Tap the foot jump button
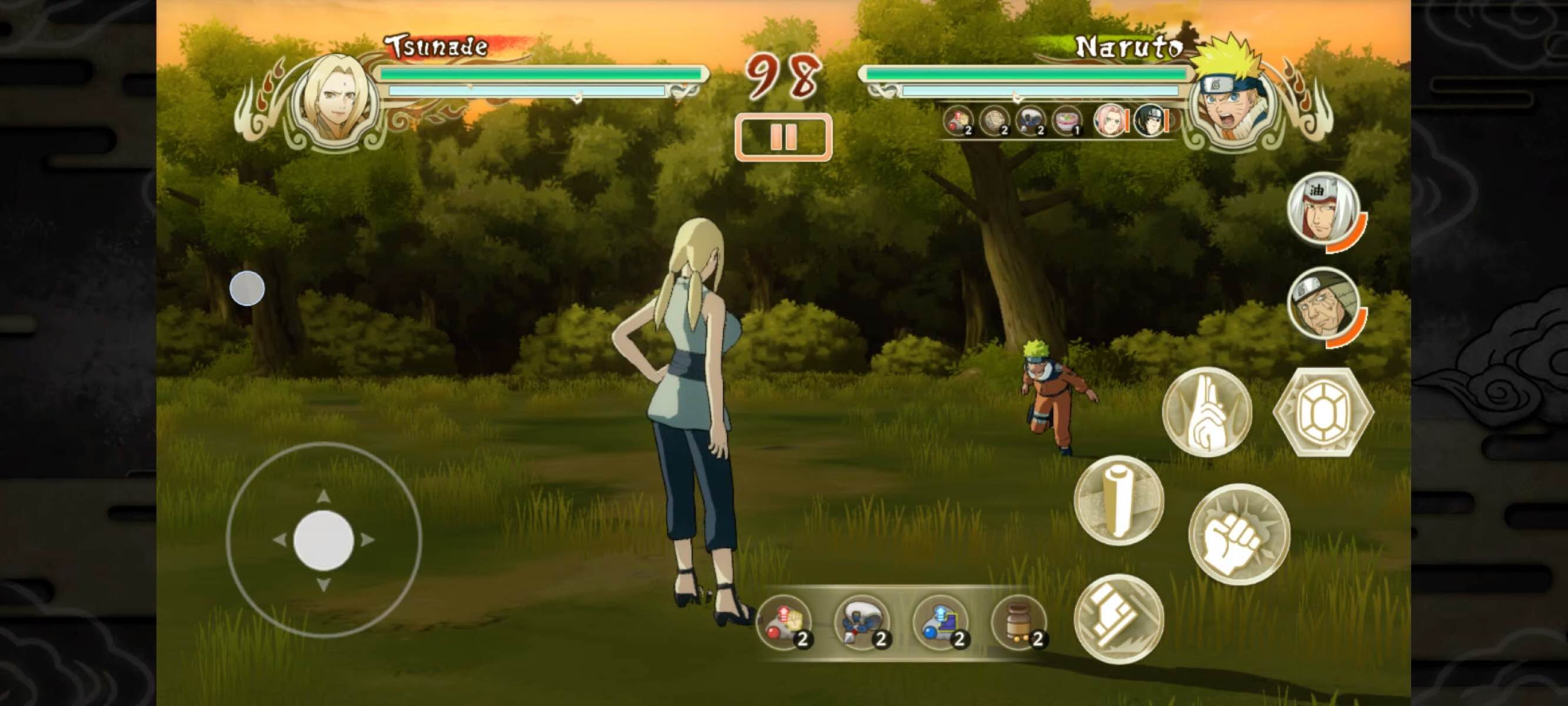Viewport: 1568px width, 706px height. [x=1119, y=619]
